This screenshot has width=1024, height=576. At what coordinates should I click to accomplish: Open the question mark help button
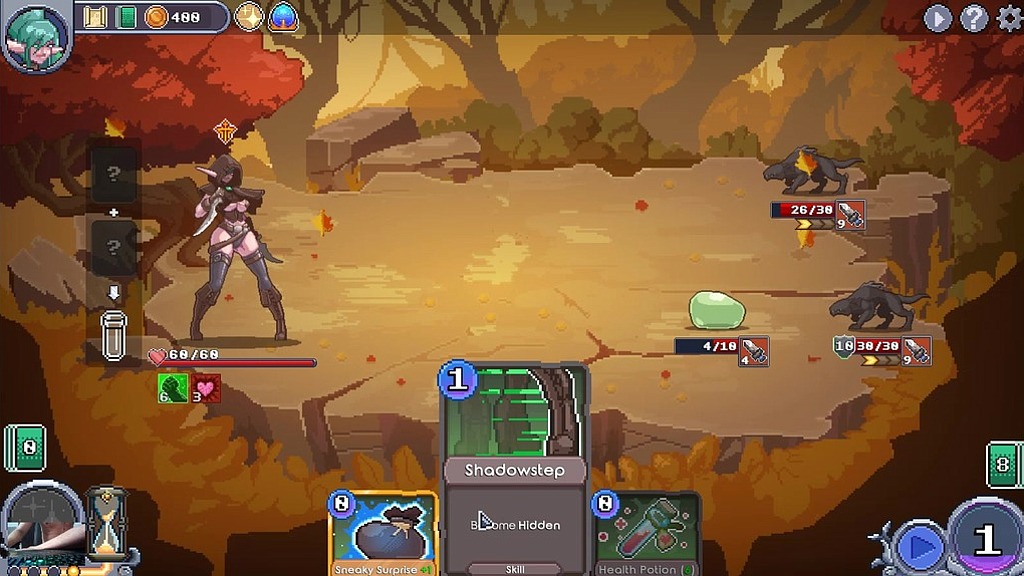pos(974,18)
